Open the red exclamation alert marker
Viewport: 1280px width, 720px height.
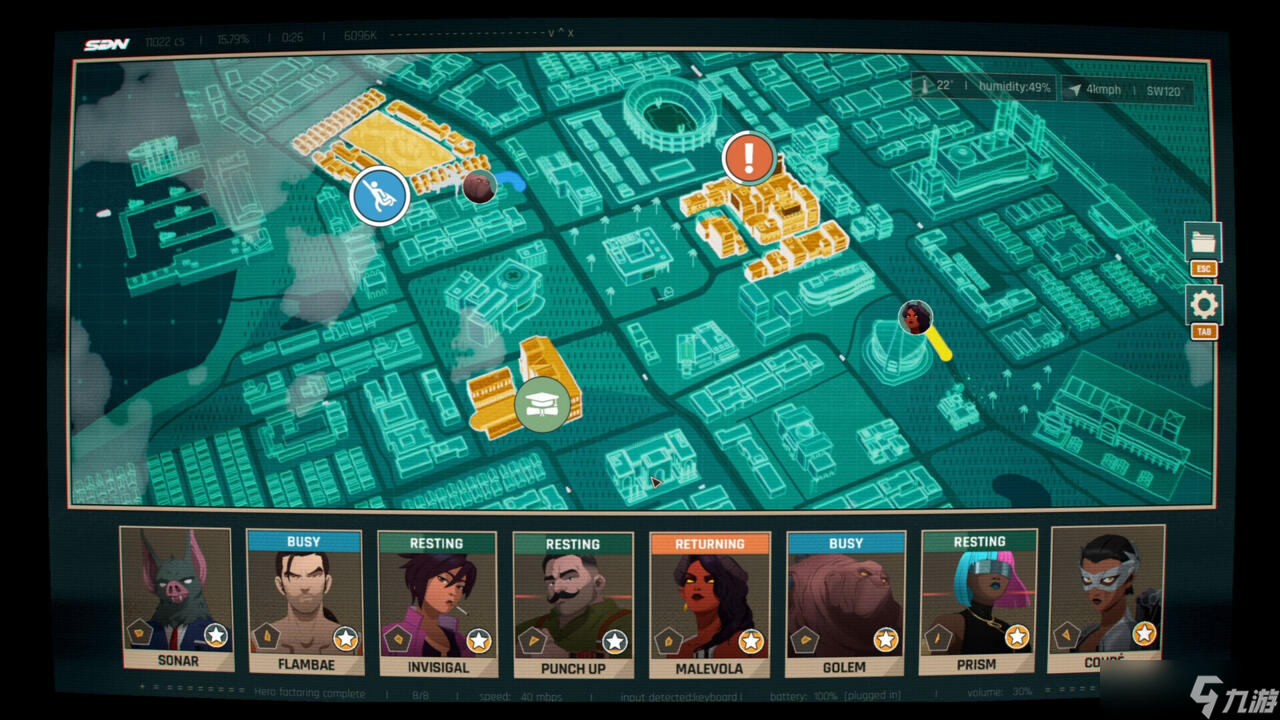tap(749, 157)
